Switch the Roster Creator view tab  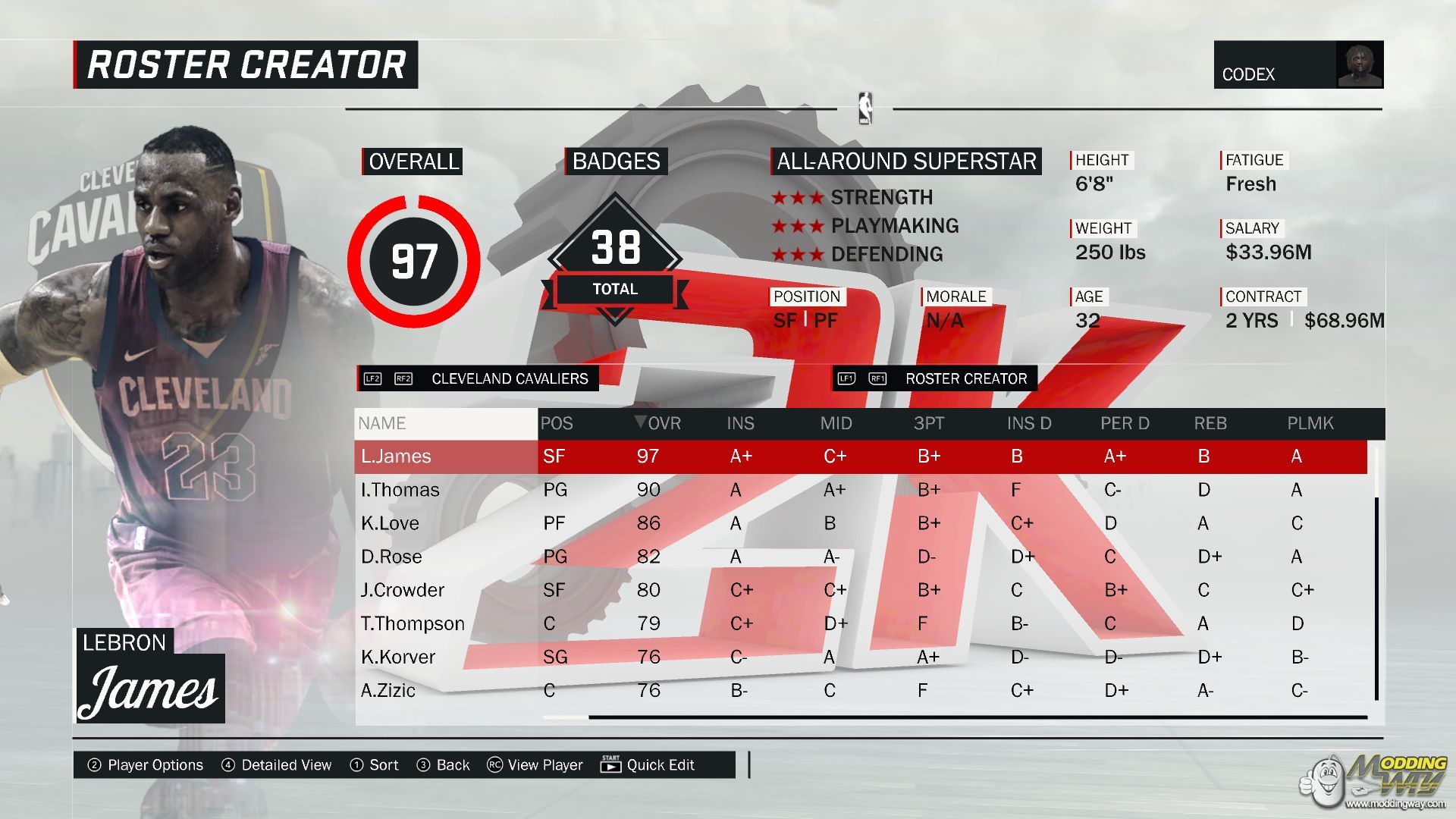point(965,378)
